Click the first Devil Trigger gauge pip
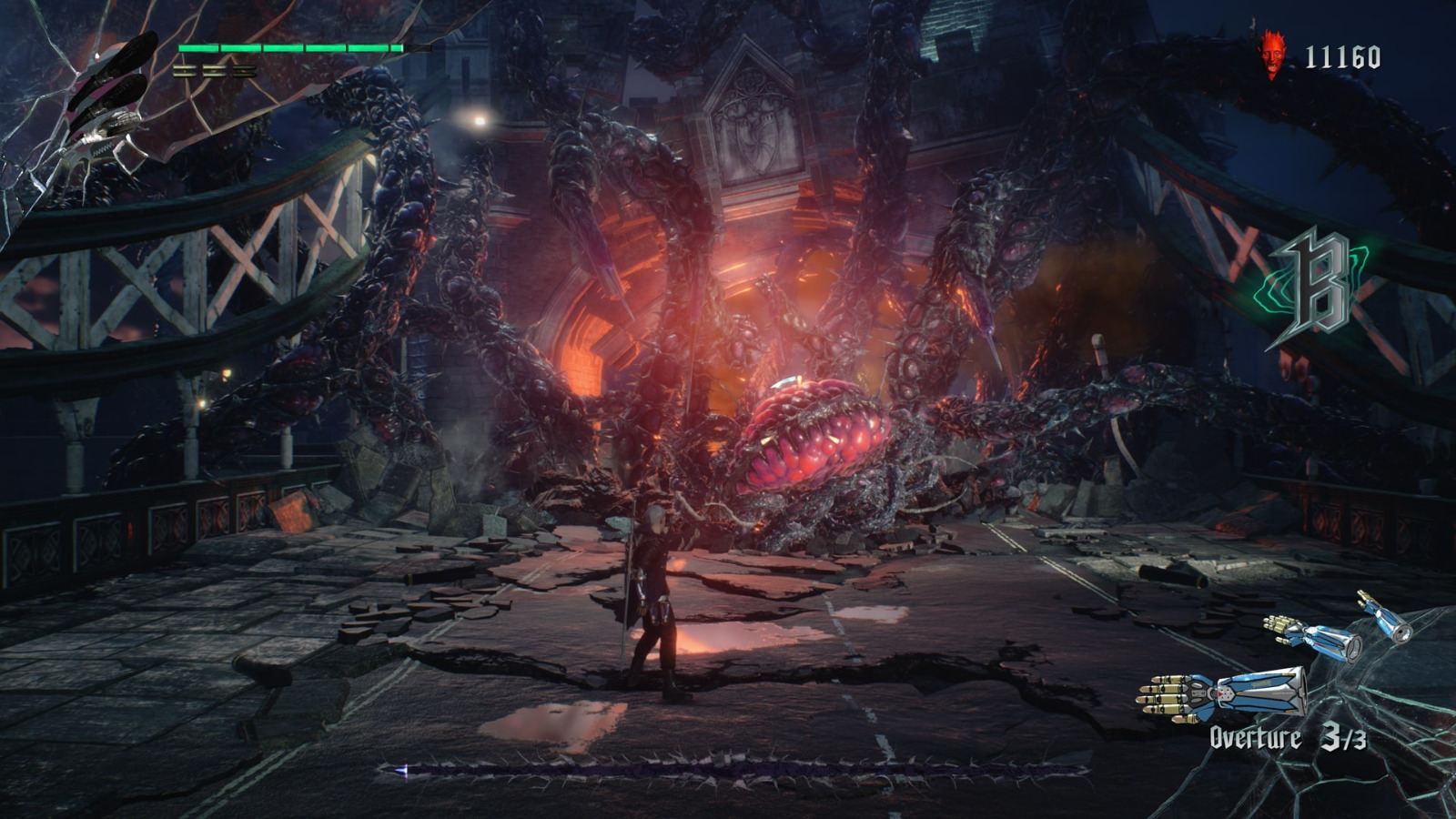1456x819 pixels. (x=184, y=71)
